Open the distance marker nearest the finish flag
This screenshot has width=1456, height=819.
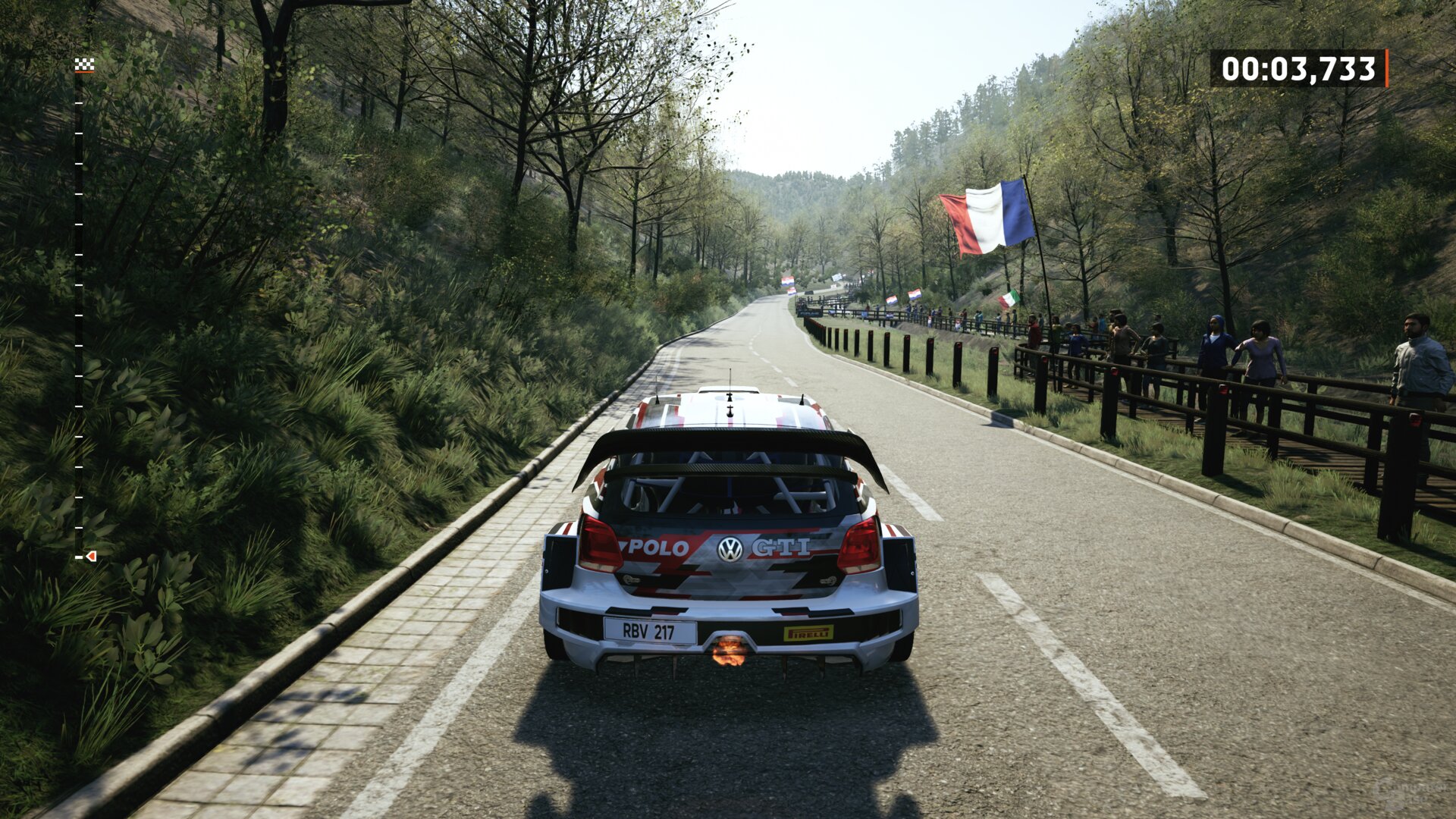tap(79, 104)
